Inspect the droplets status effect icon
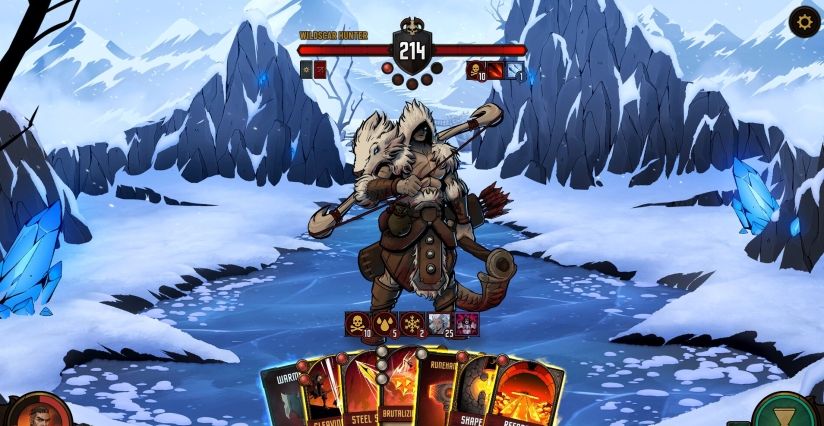This screenshot has width=824, height=426. [384, 324]
